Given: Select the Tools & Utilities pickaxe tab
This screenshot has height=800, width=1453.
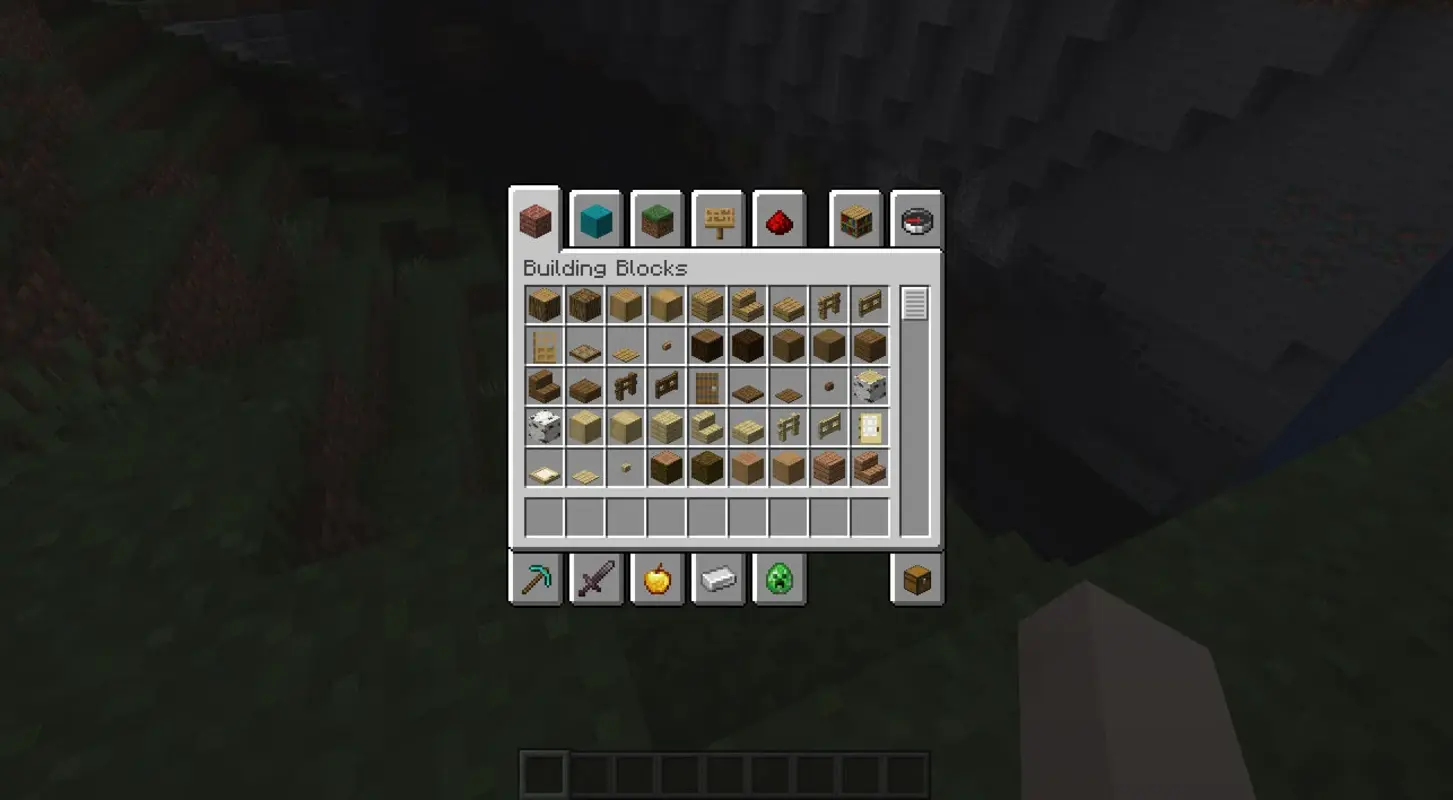Looking at the screenshot, I should pyautogui.click(x=534, y=579).
